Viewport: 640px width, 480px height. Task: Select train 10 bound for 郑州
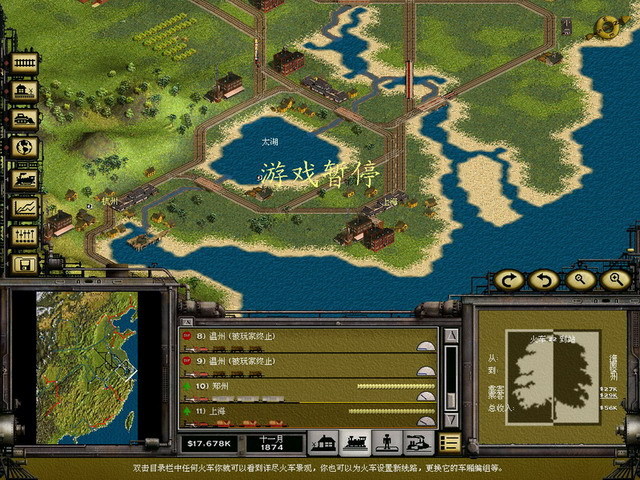point(300,387)
